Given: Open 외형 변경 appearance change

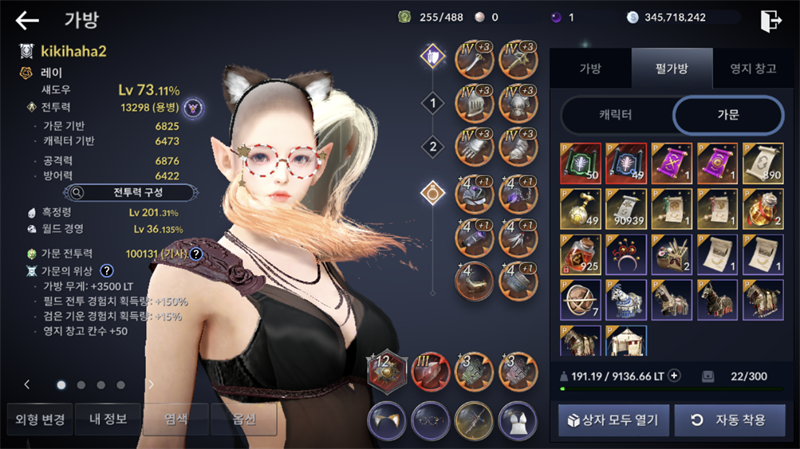Looking at the screenshot, I should 36,419.
